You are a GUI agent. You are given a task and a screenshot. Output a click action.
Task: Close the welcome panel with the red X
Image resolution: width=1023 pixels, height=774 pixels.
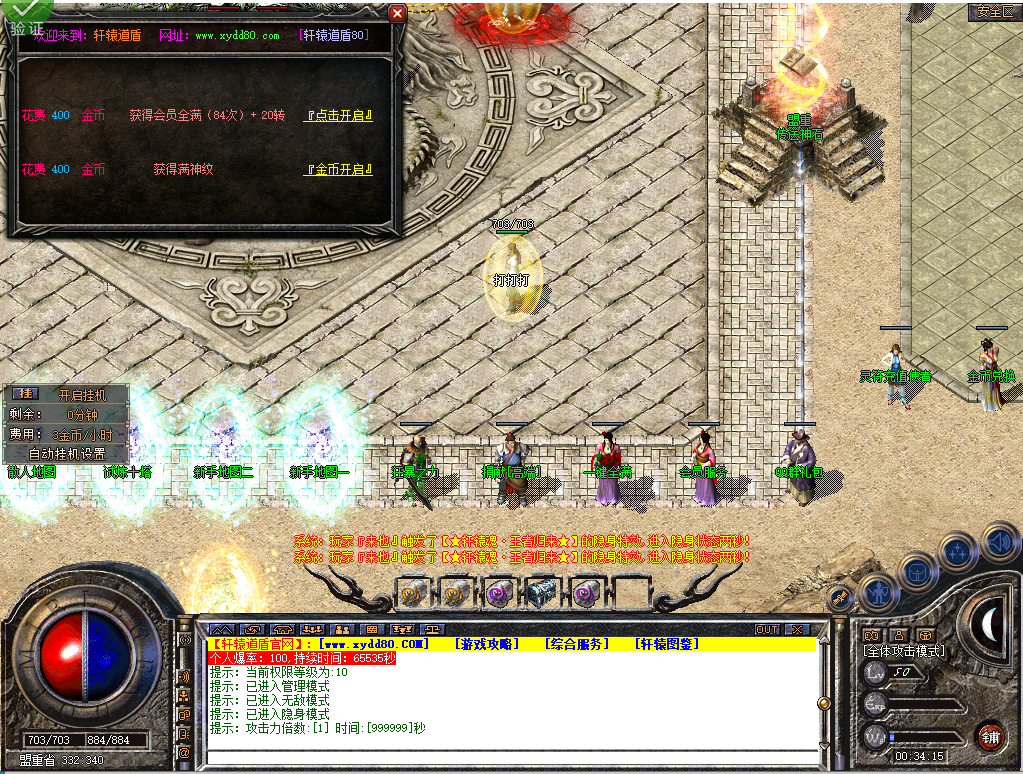397,13
